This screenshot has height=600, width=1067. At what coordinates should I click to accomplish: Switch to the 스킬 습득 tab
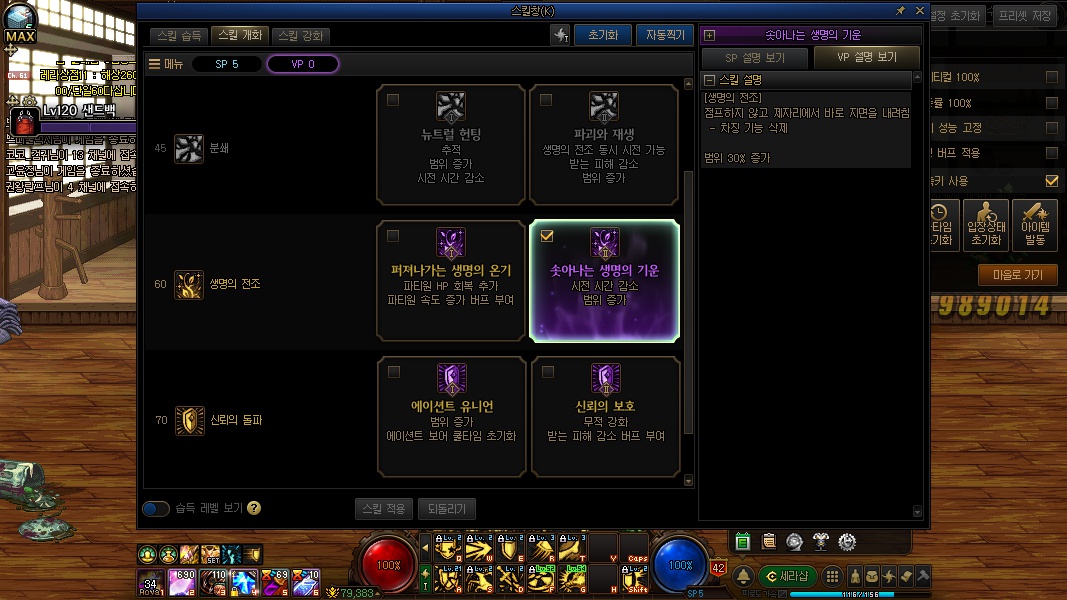tap(181, 35)
